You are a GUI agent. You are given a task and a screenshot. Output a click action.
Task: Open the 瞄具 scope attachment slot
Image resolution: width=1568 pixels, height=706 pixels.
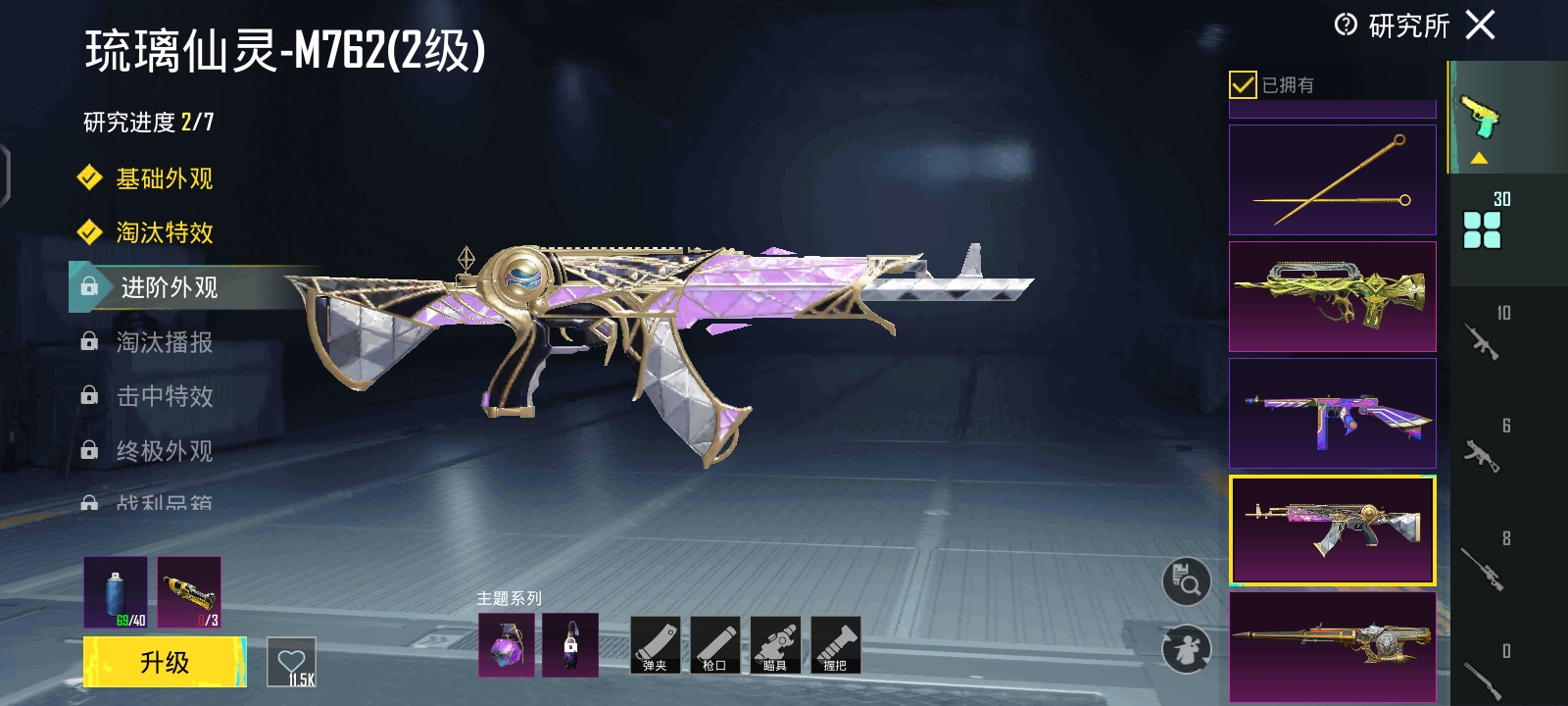point(775,644)
